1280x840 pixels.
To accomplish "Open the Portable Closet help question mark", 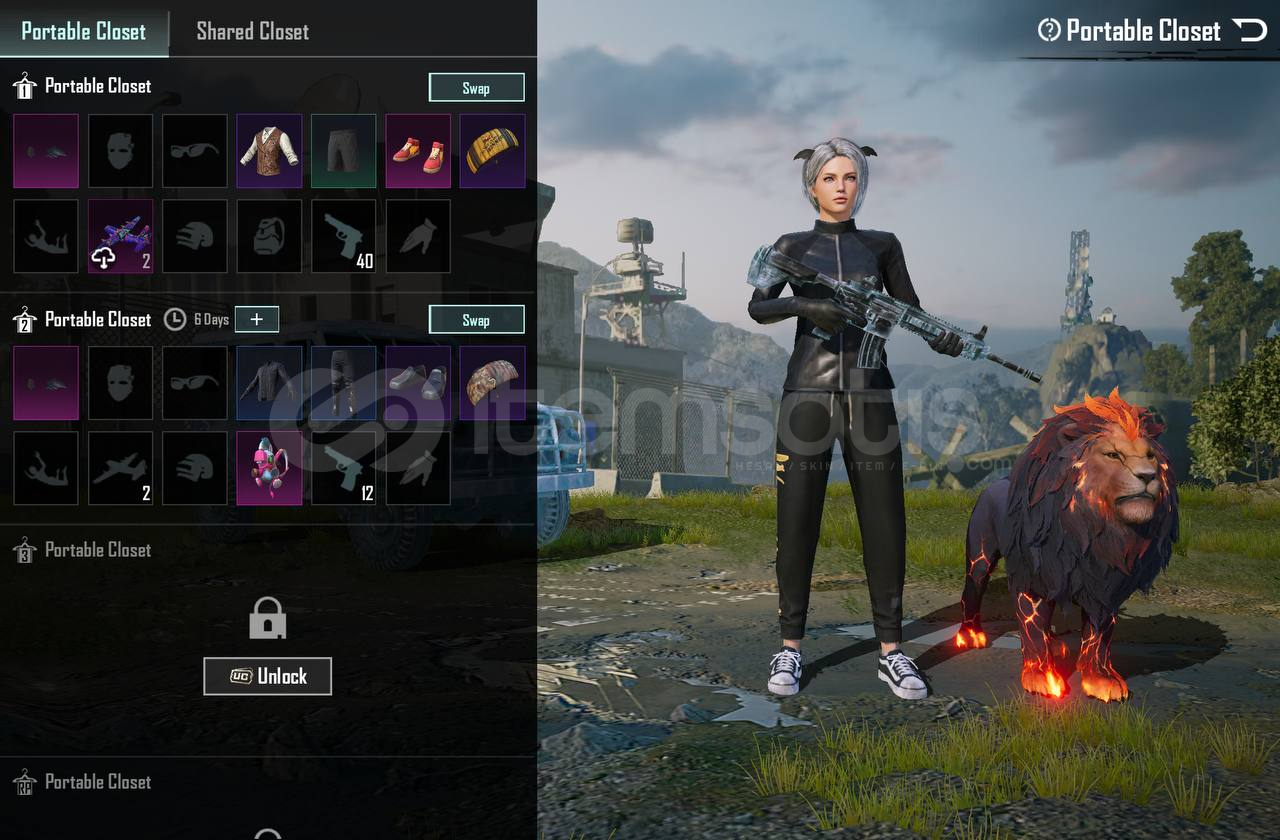I will [1049, 31].
